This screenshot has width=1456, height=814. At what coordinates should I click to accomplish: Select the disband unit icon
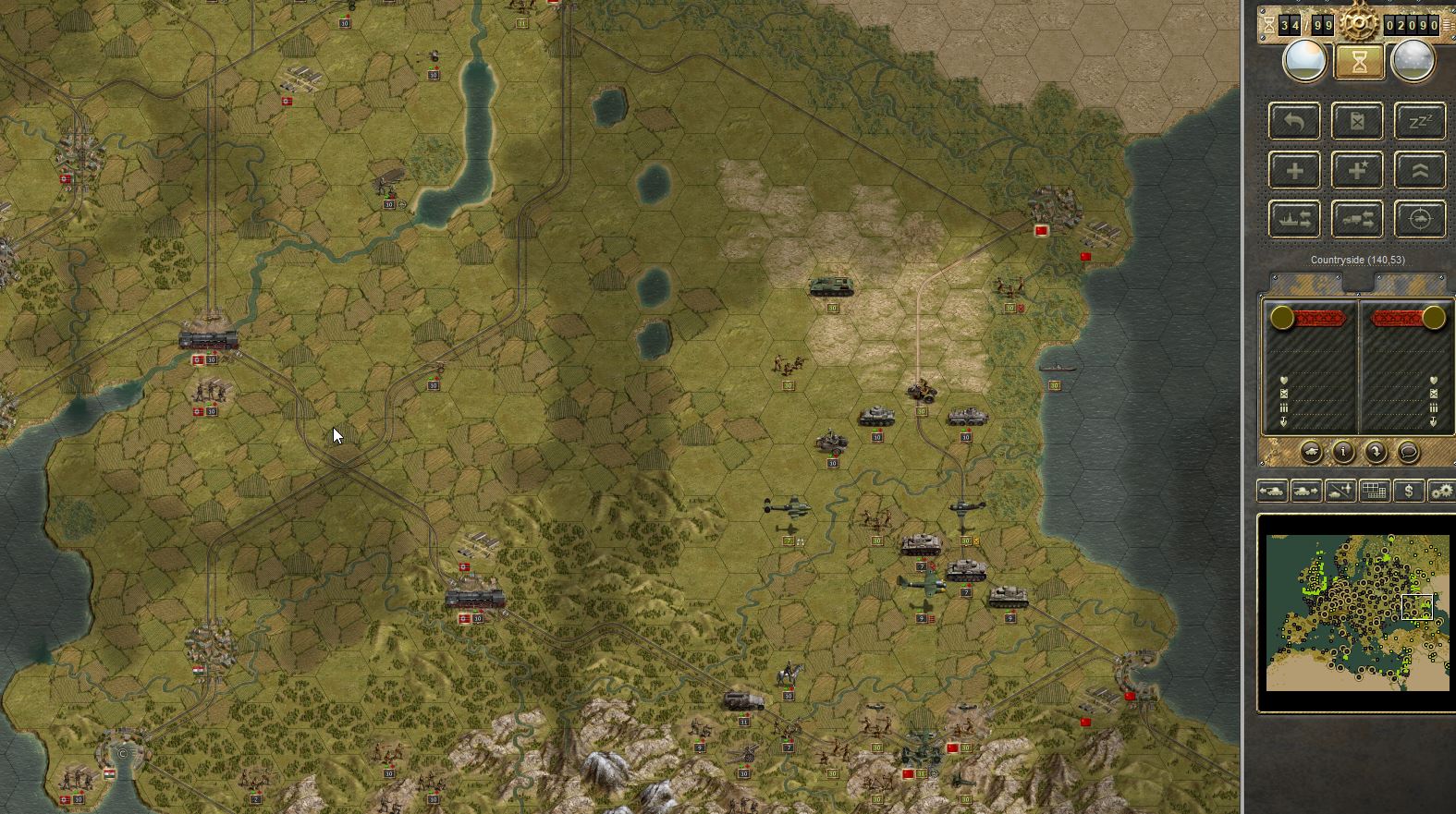click(1357, 121)
